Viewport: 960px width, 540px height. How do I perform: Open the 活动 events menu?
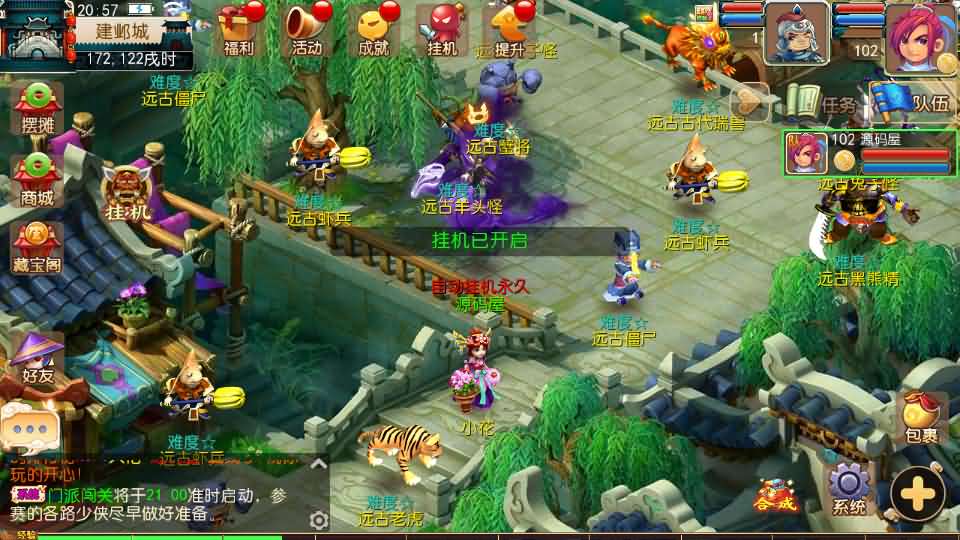click(x=307, y=28)
